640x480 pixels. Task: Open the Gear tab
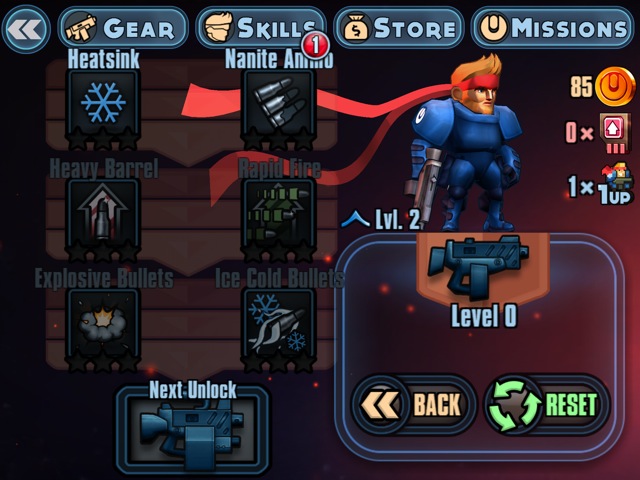(122, 28)
